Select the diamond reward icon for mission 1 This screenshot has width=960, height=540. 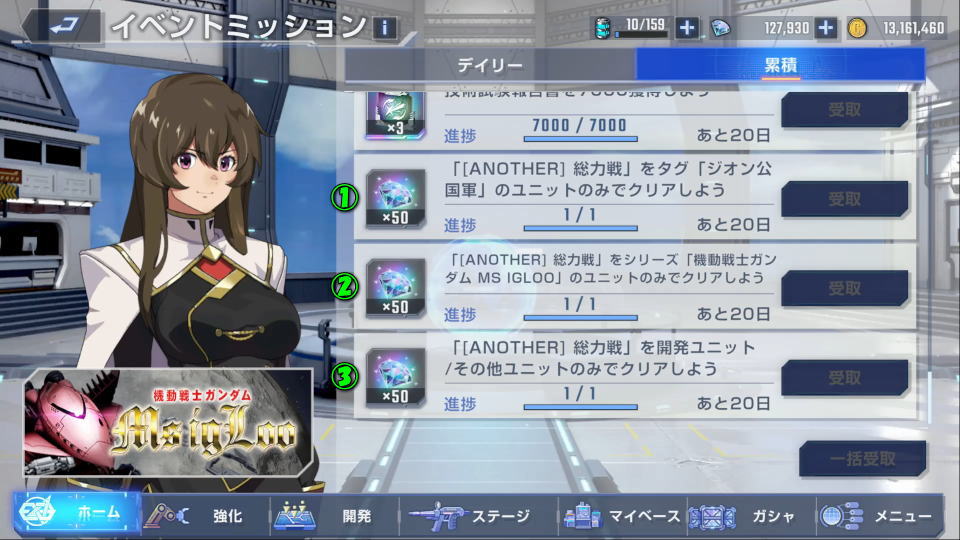[395, 197]
